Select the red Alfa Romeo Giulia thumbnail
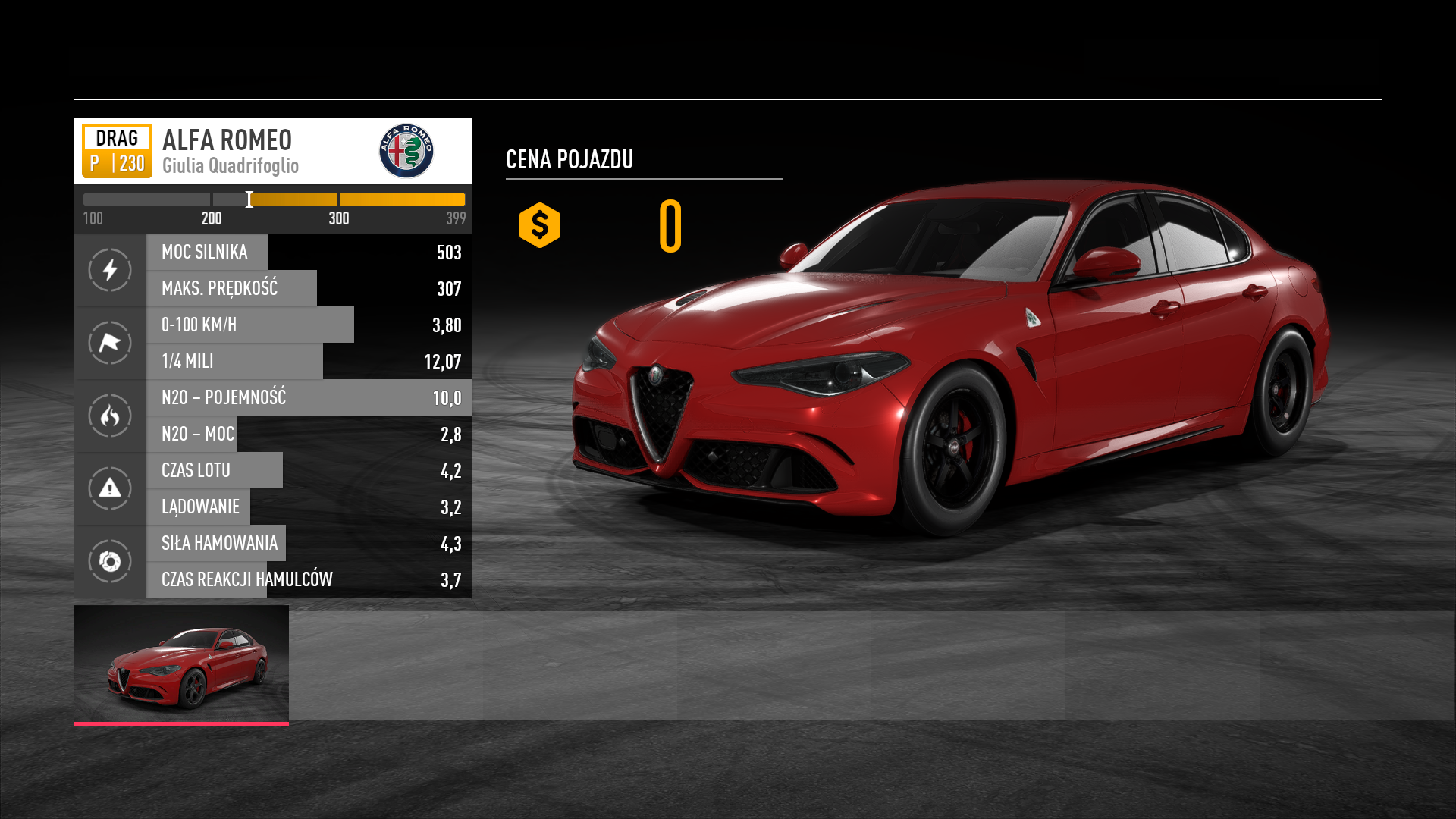Screen dimensions: 1456x819 coord(181,664)
